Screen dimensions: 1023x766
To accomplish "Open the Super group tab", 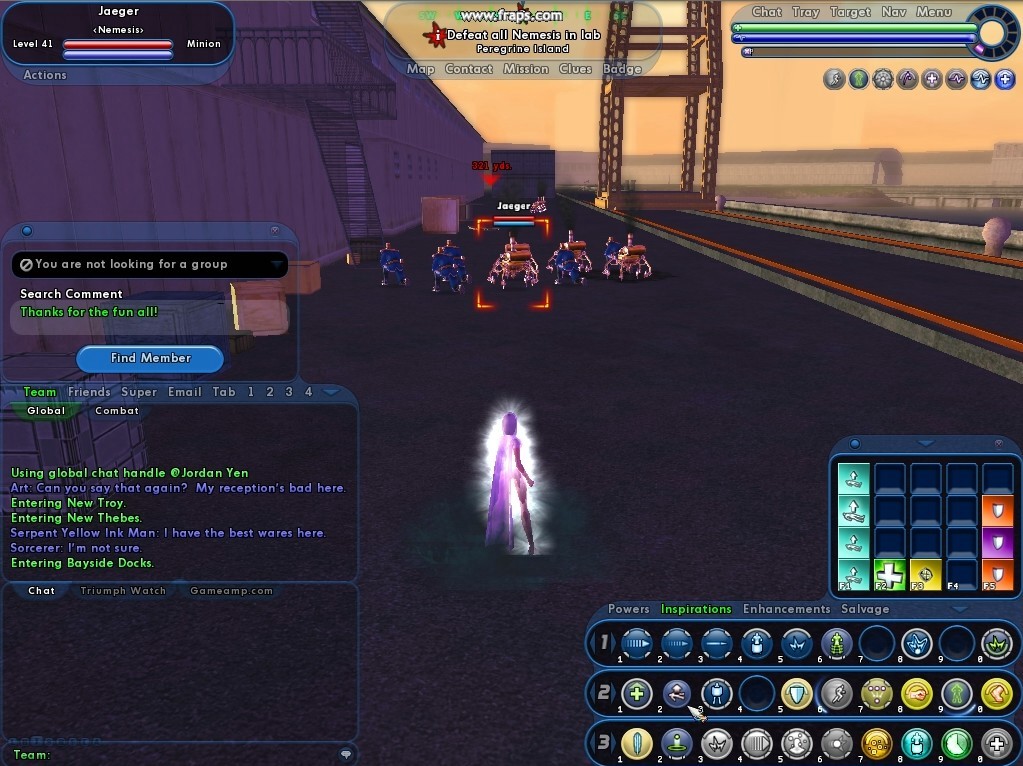I will click(x=139, y=392).
